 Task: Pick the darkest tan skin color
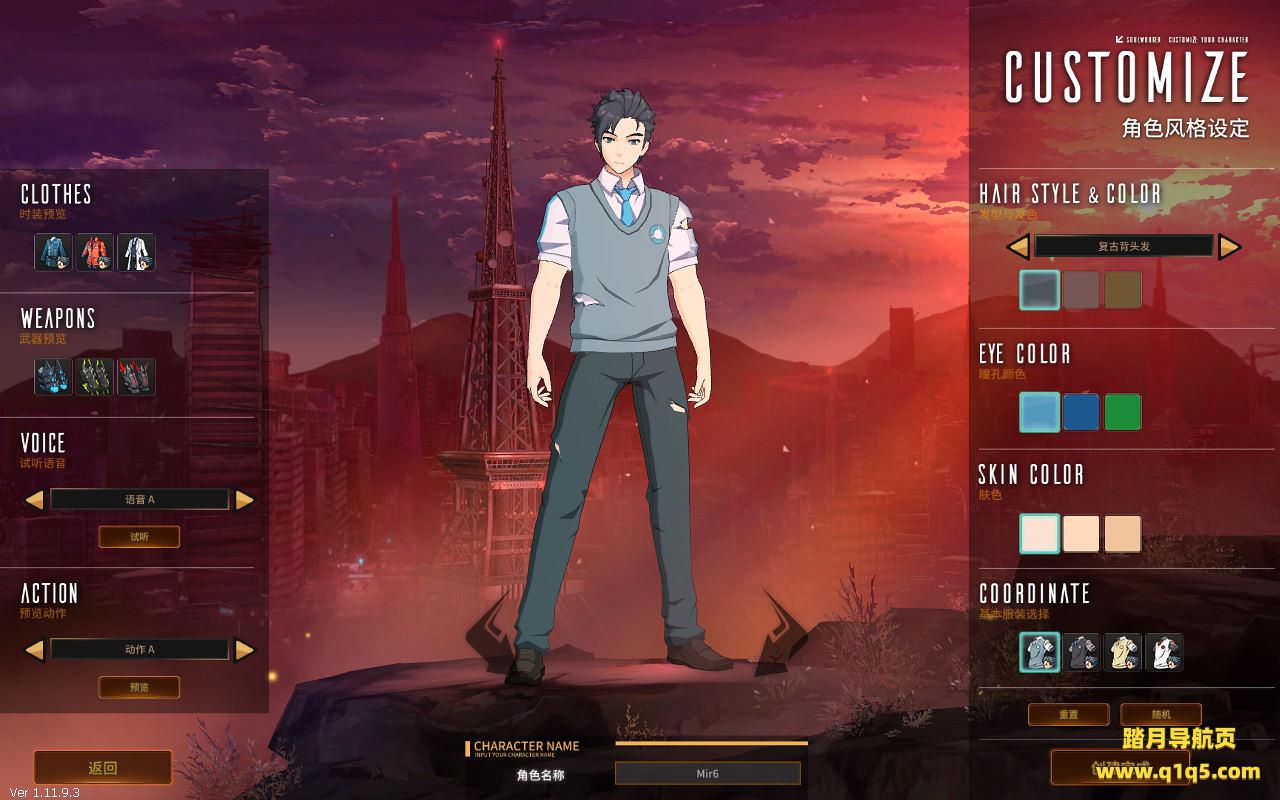pos(1123,533)
